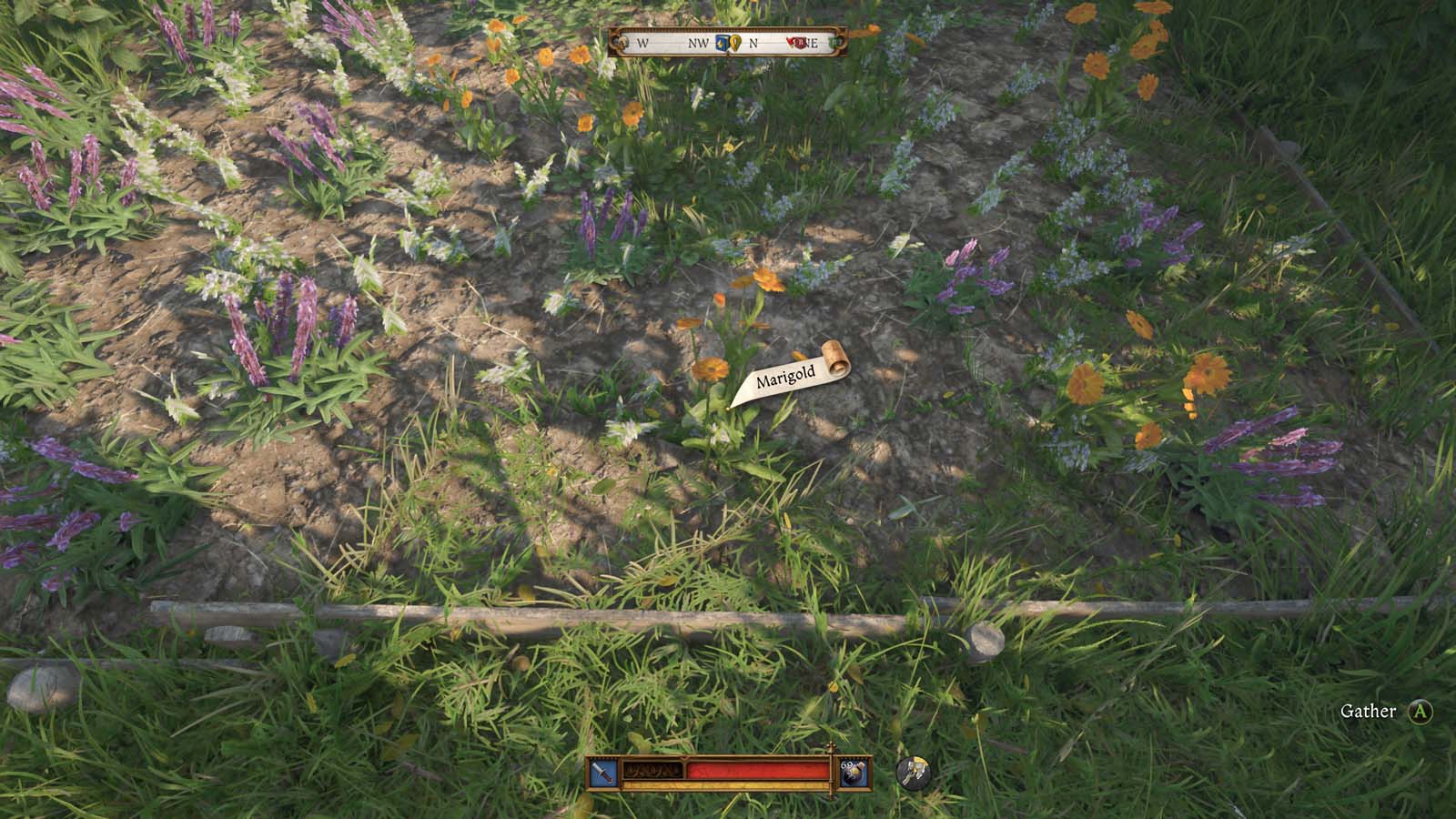The height and width of the screenshot is (819, 1456).
Task: Click the red marker labeled B on compass
Action: 800,43
